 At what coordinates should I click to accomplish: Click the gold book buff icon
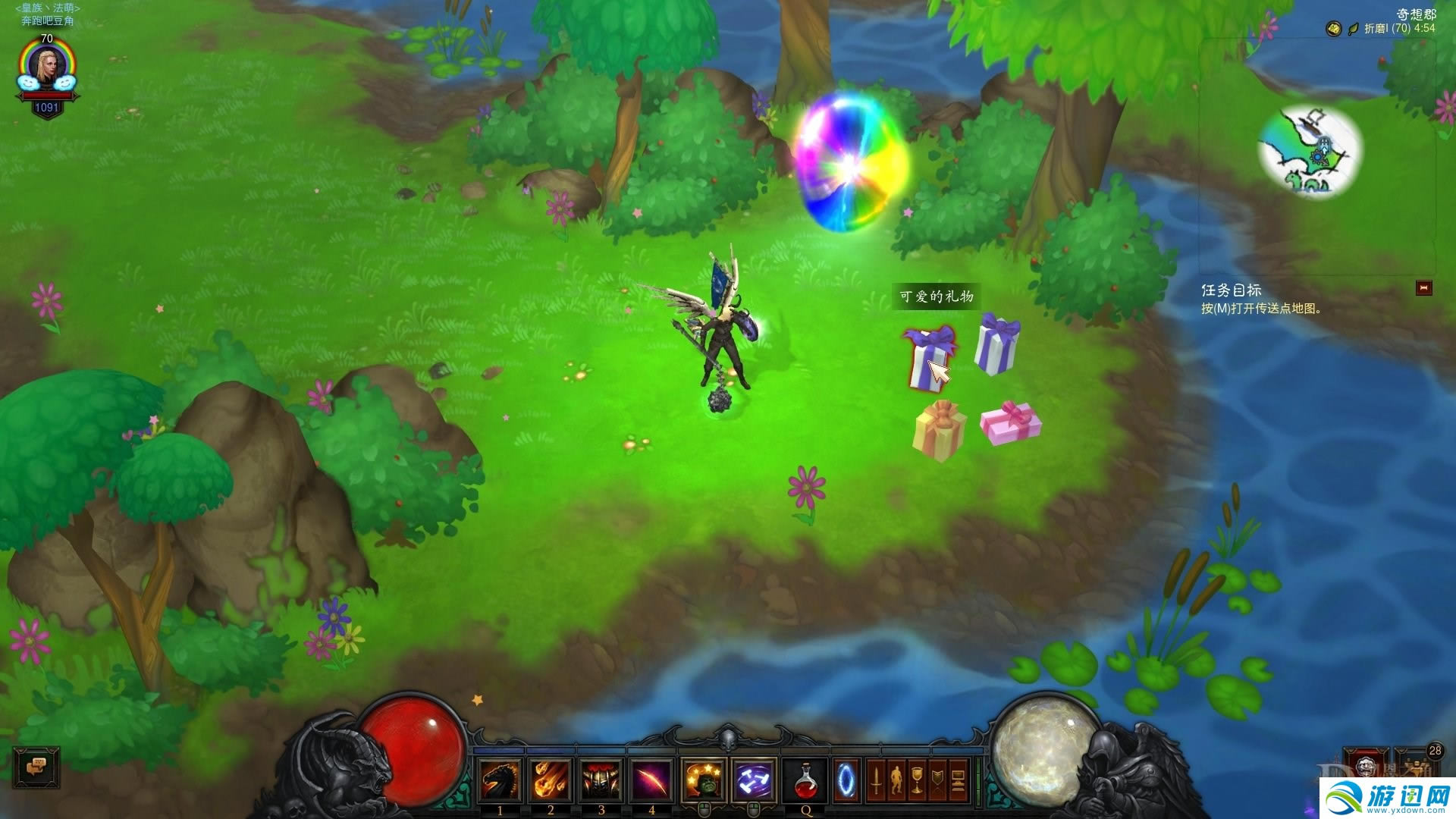pos(1332,29)
